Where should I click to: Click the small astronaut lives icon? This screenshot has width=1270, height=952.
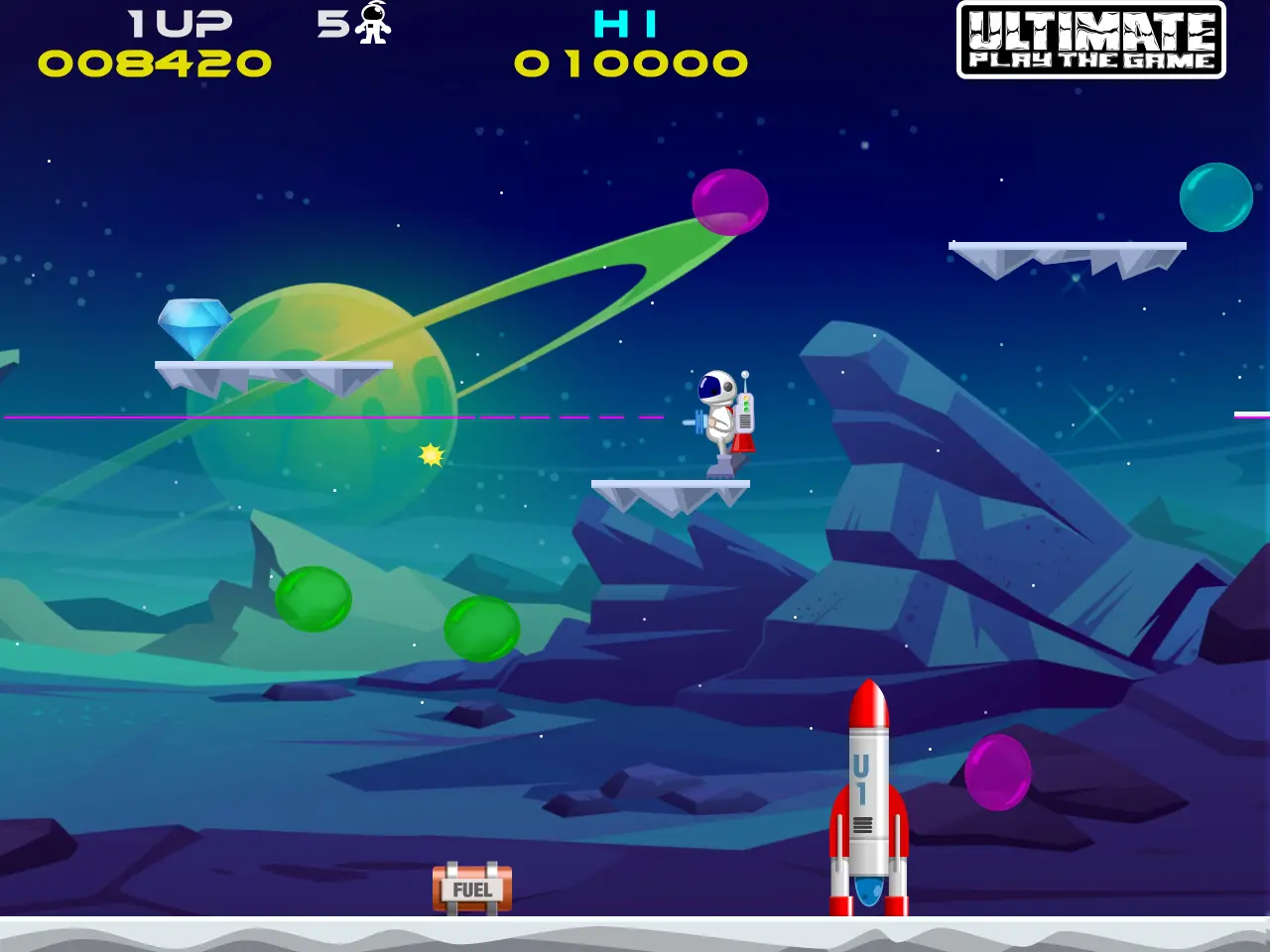pyautogui.click(x=370, y=25)
